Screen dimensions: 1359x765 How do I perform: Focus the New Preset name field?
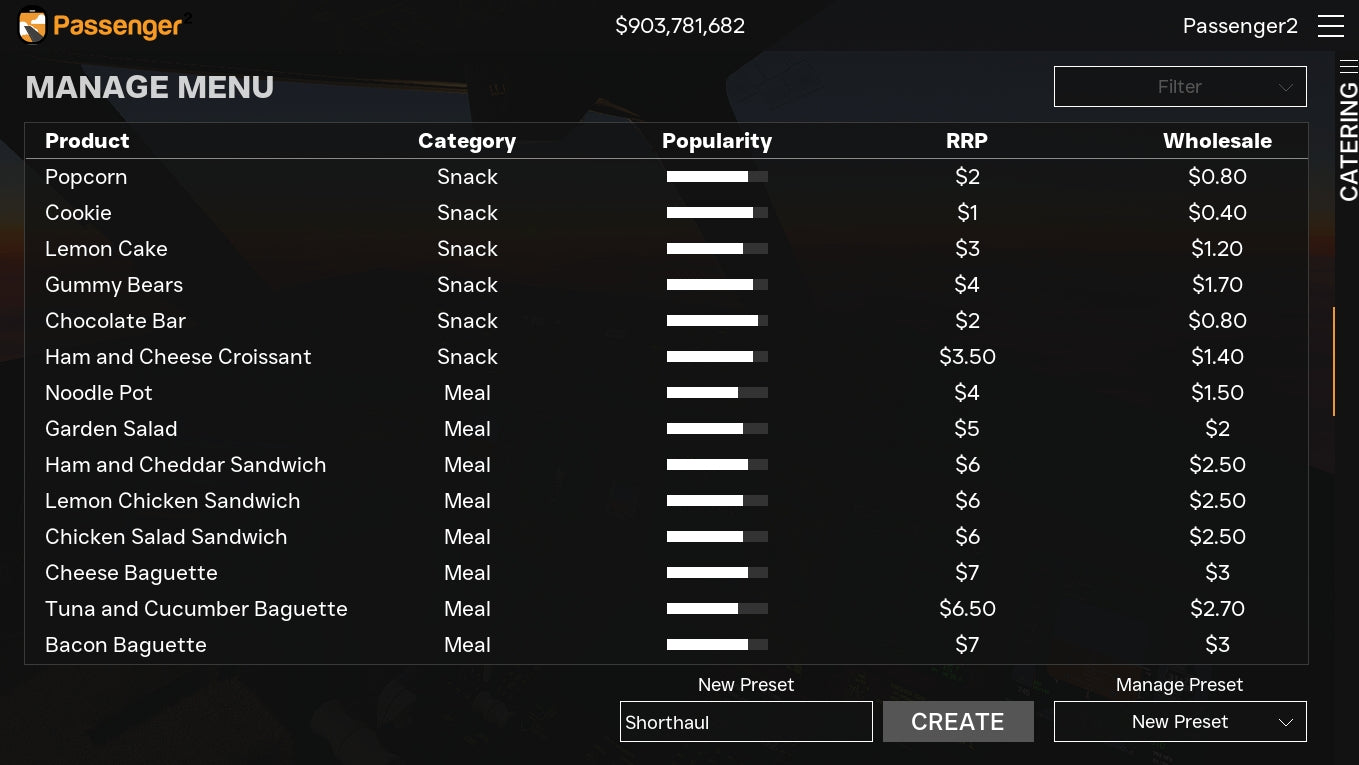coord(746,722)
